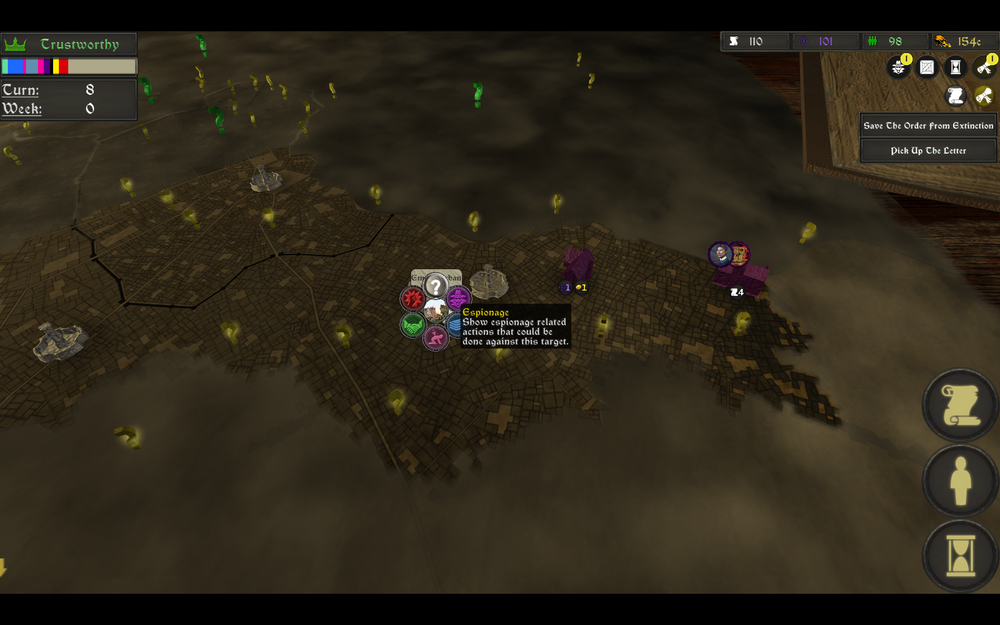Click the question mark info button

click(x=435, y=285)
